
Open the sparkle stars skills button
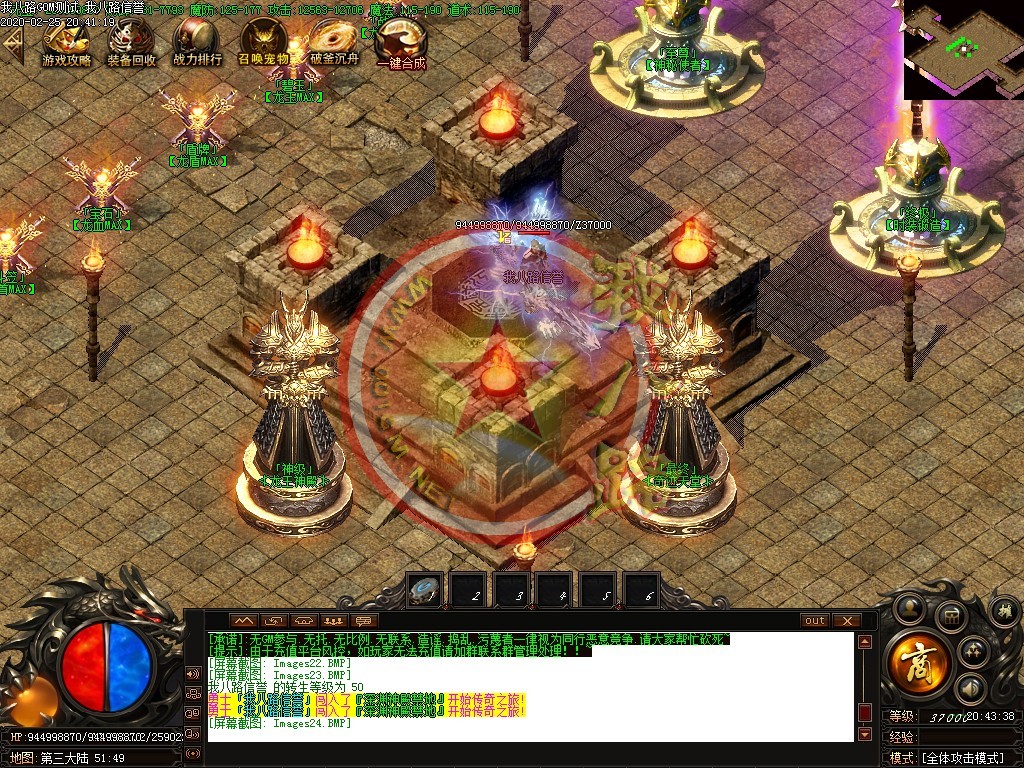(972, 651)
